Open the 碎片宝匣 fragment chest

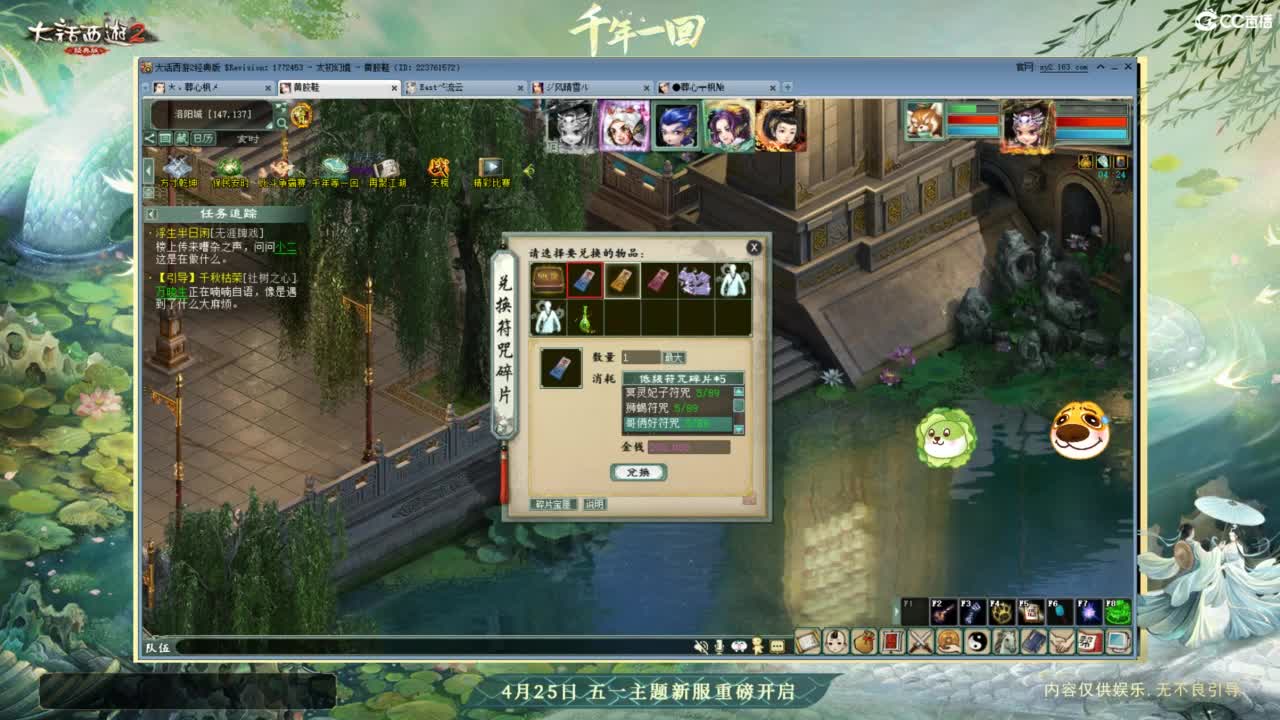click(x=554, y=505)
